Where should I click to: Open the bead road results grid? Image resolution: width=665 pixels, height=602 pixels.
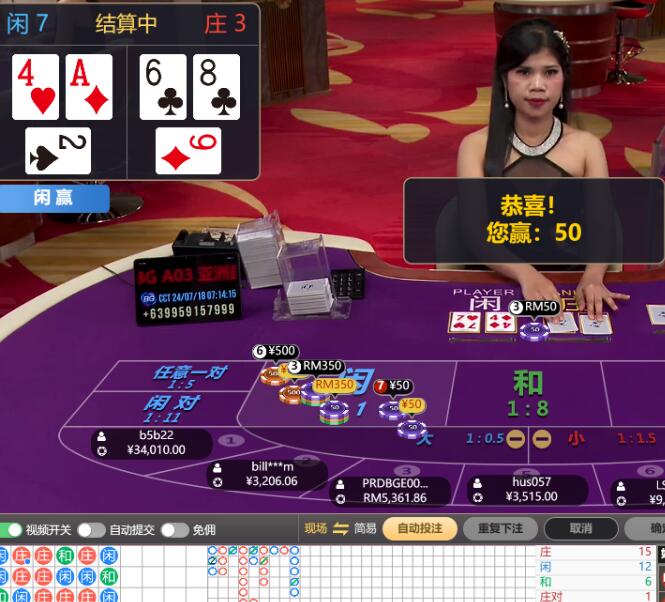tap(60, 574)
